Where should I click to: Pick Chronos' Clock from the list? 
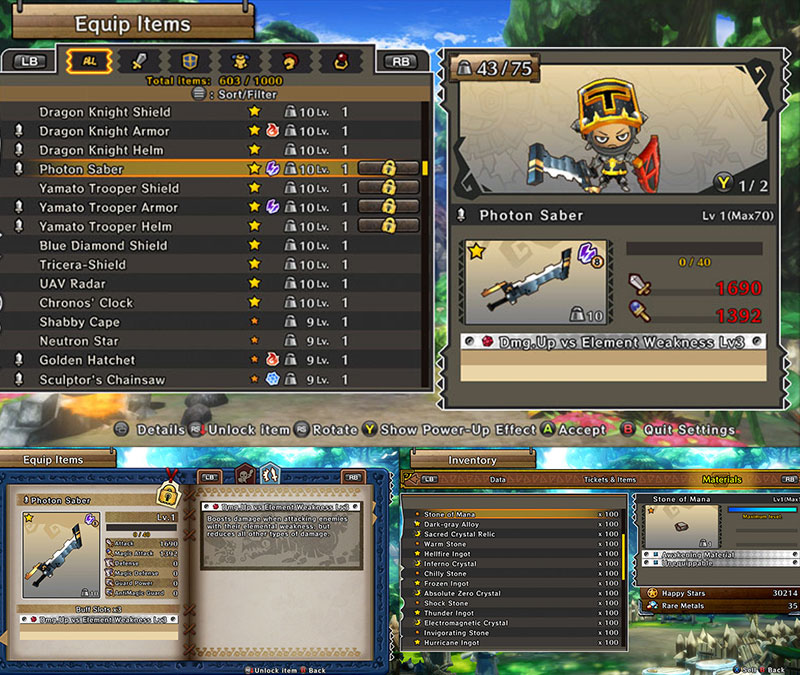86,302
